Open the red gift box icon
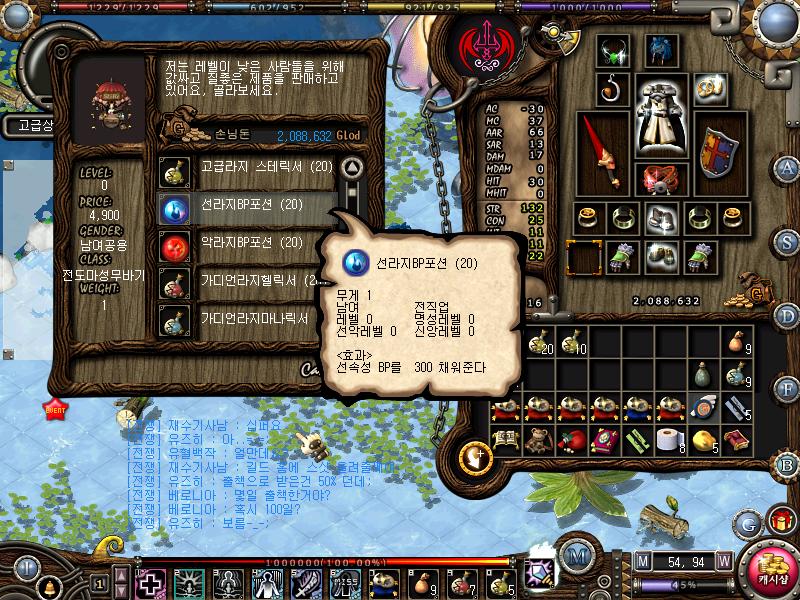Viewport: 800px width, 600px height. tap(779, 520)
